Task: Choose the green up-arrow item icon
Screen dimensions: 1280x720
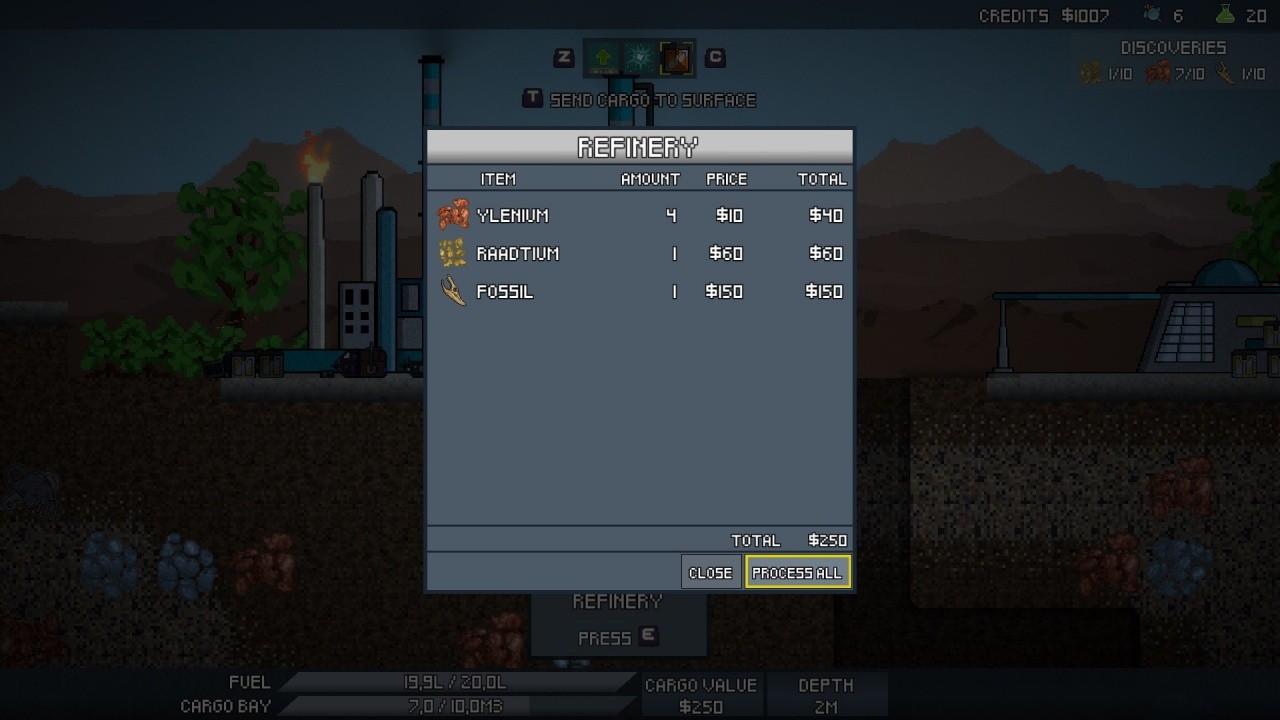Action: tap(603, 59)
